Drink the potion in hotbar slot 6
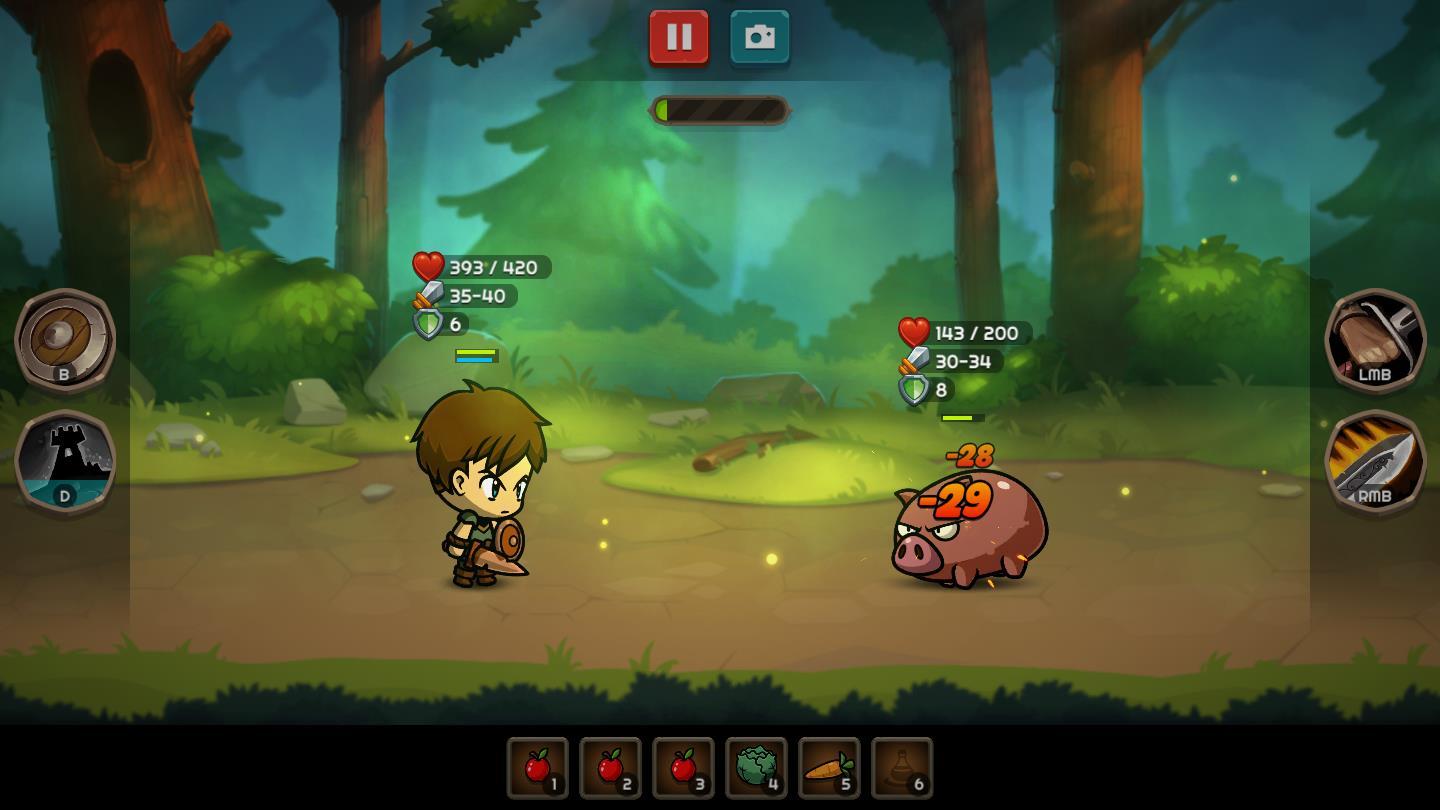Viewport: 1440px width, 810px height. tap(902, 768)
